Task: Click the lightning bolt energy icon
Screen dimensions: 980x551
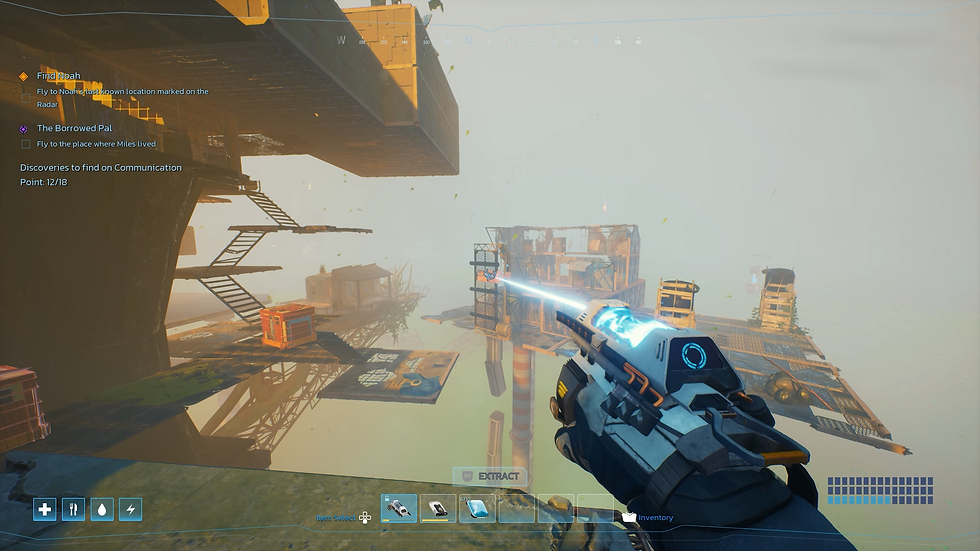Action: point(131,509)
